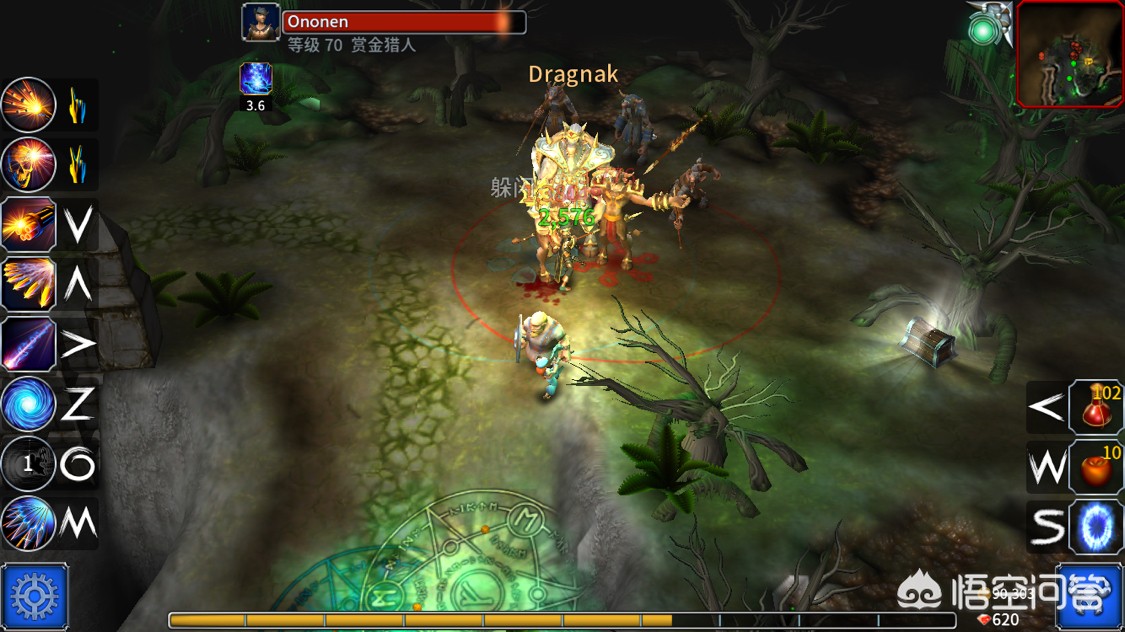Use the blue portal item
1125x632 pixels.
pyautogui.click(x=1097, y=526)
